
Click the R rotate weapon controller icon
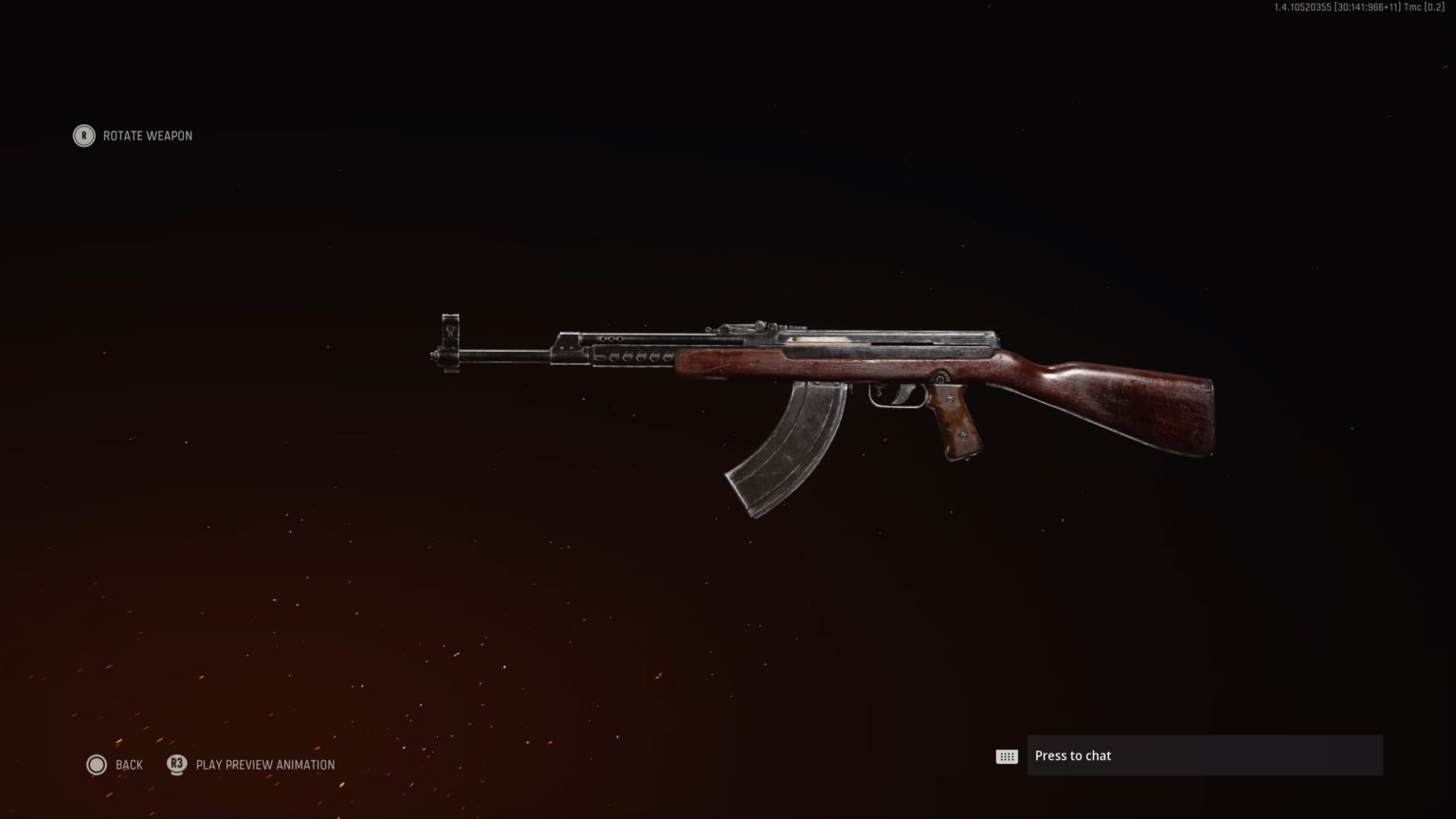coord(83,136)
